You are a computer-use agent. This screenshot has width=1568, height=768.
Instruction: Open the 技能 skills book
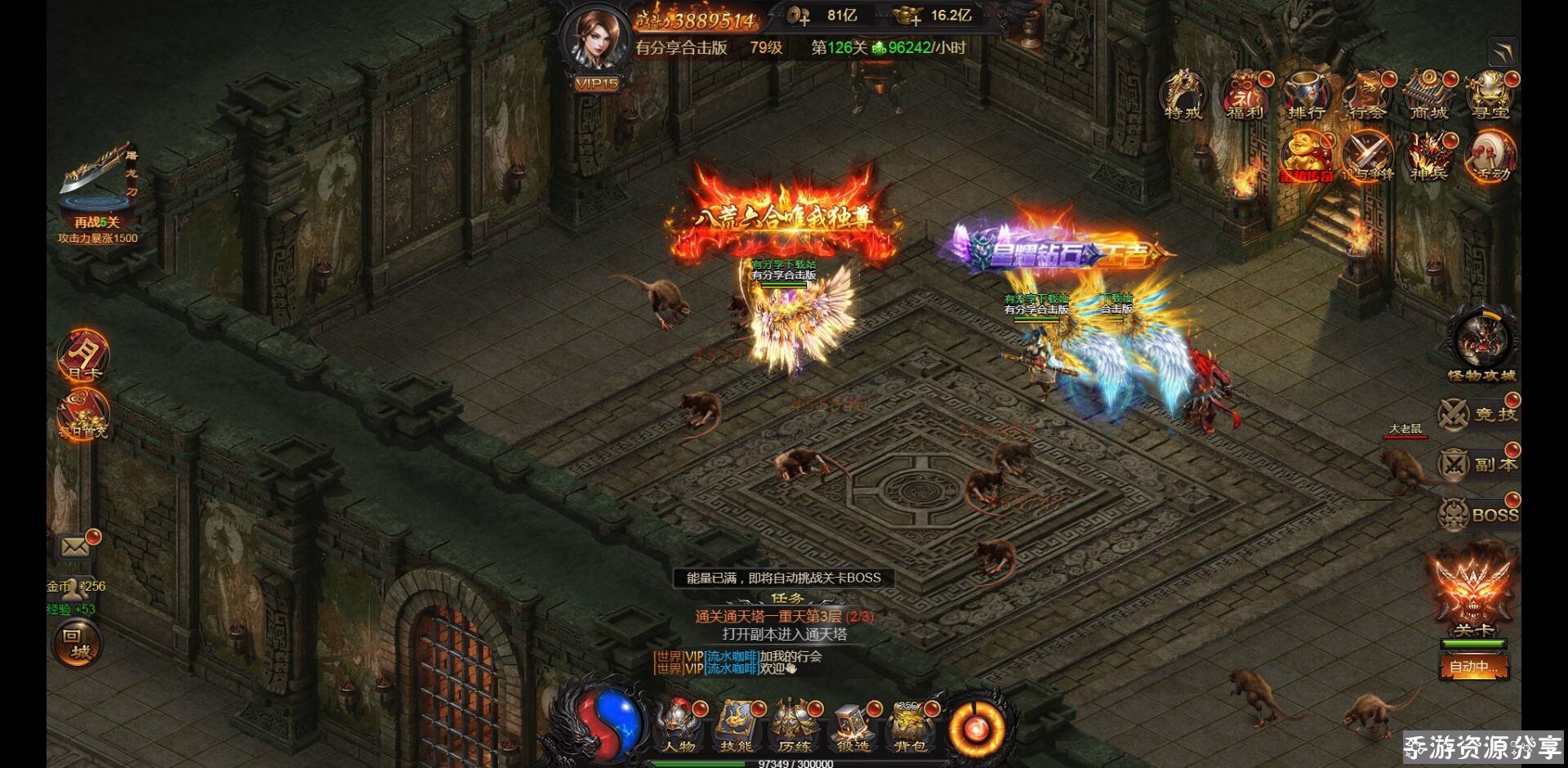(x=736, y=726)
